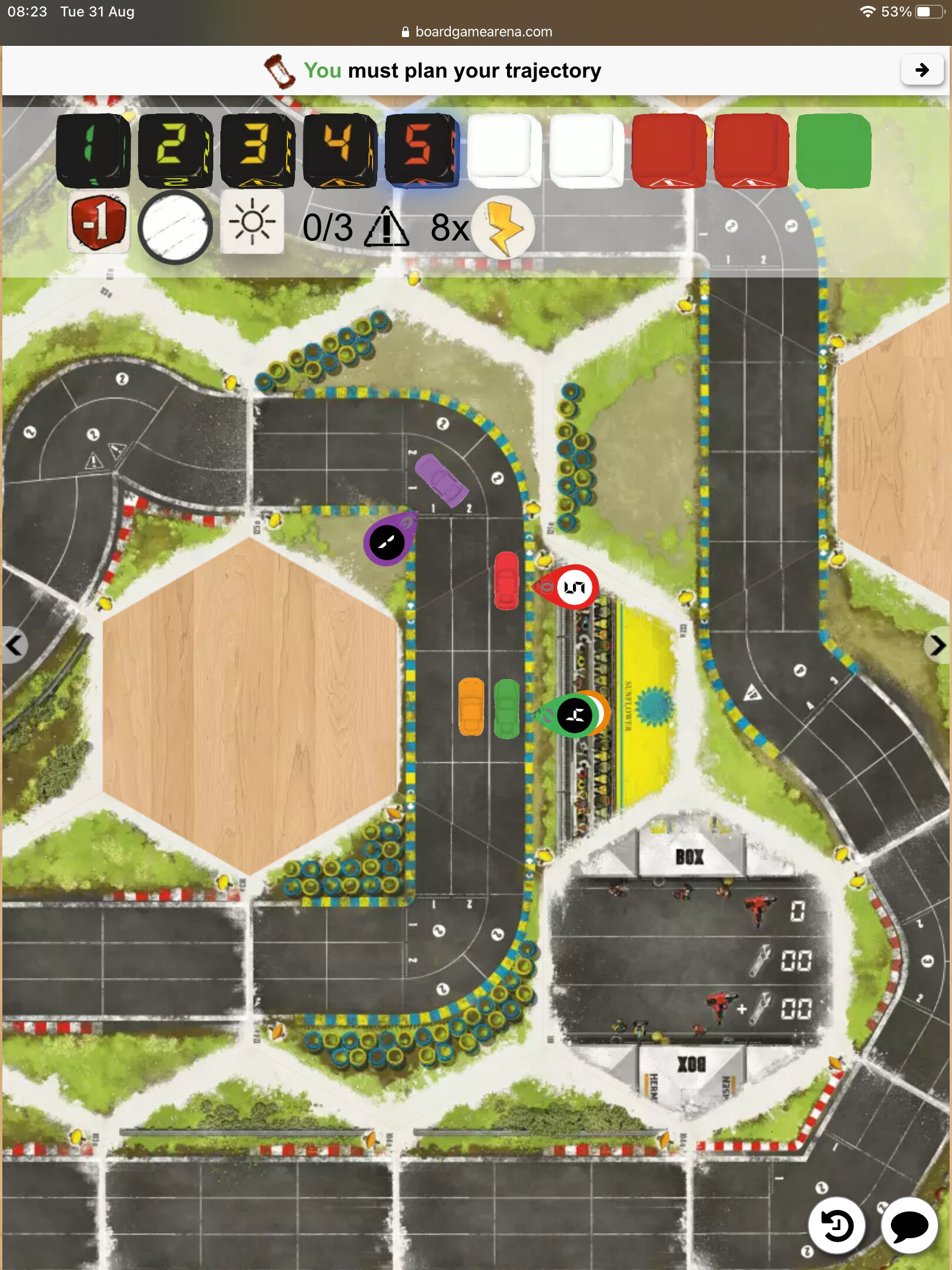Select the gear 1 black die
952x1270 pixels.
pos(92,150)
